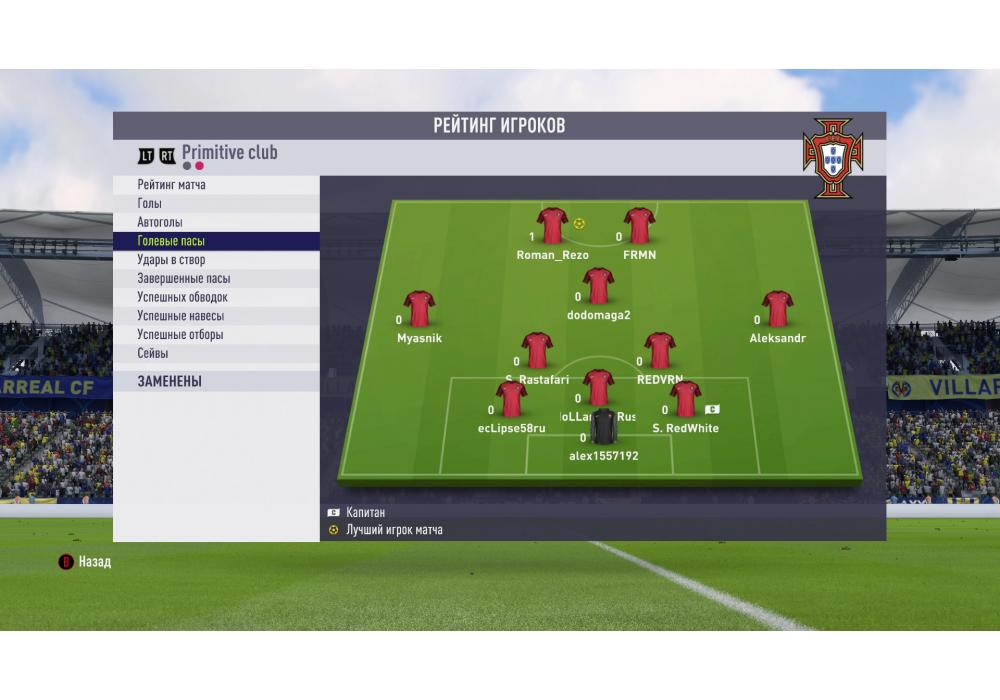This screenshot has height=700, width=1000.
Task: Choose goalkeeper alex1557192's black kit
Action: [x=603, y=428]
